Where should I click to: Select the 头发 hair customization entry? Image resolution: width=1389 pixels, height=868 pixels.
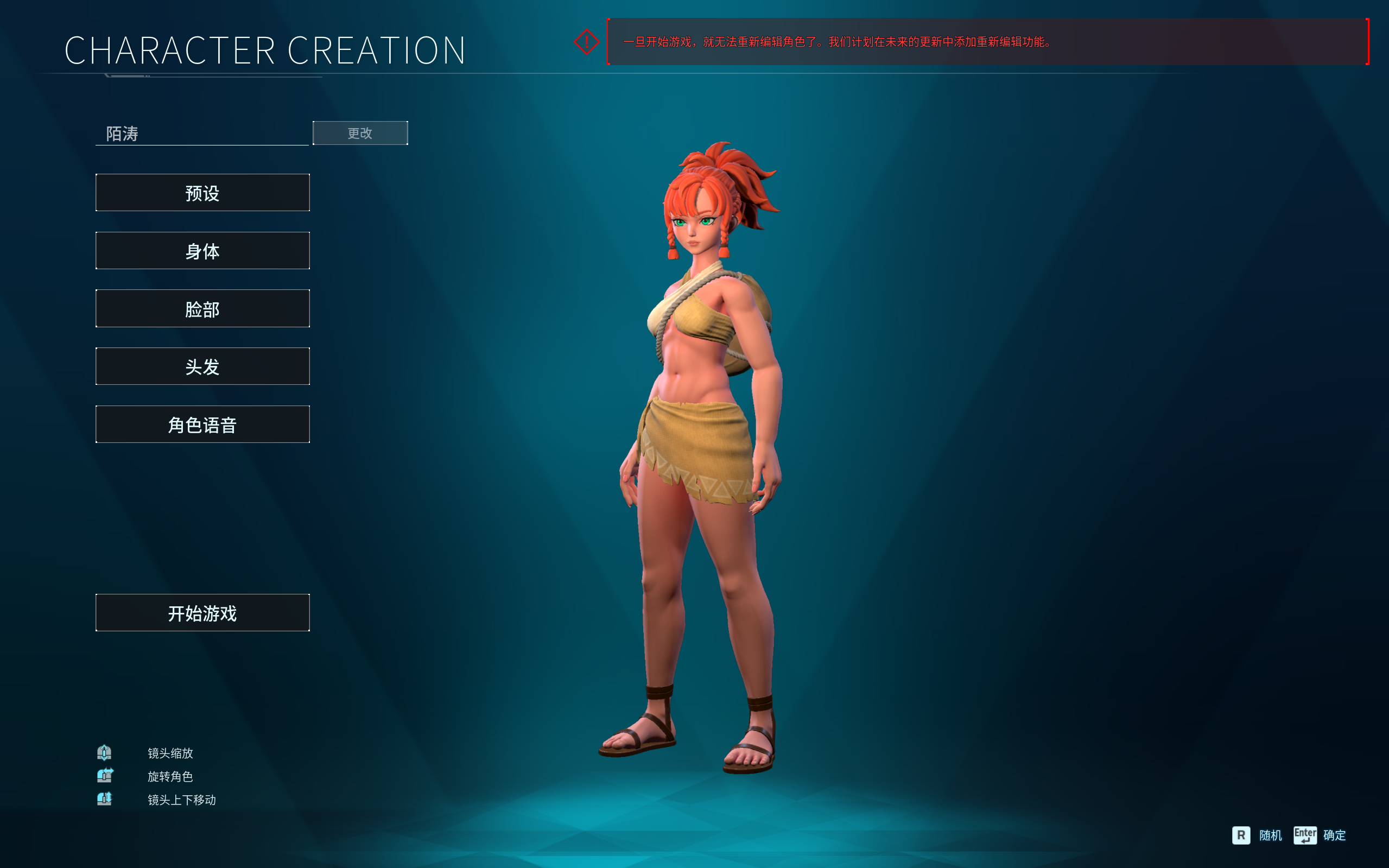click(202, 366)
